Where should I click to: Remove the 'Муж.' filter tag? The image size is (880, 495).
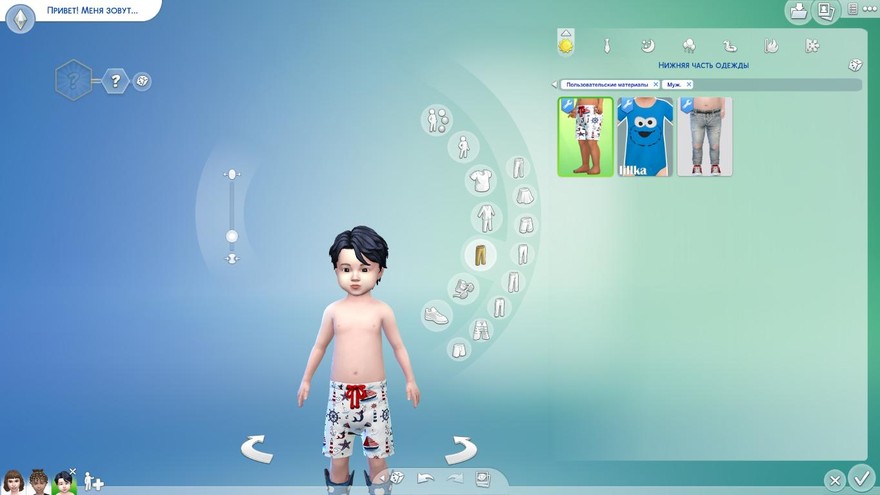click(689, 85)
